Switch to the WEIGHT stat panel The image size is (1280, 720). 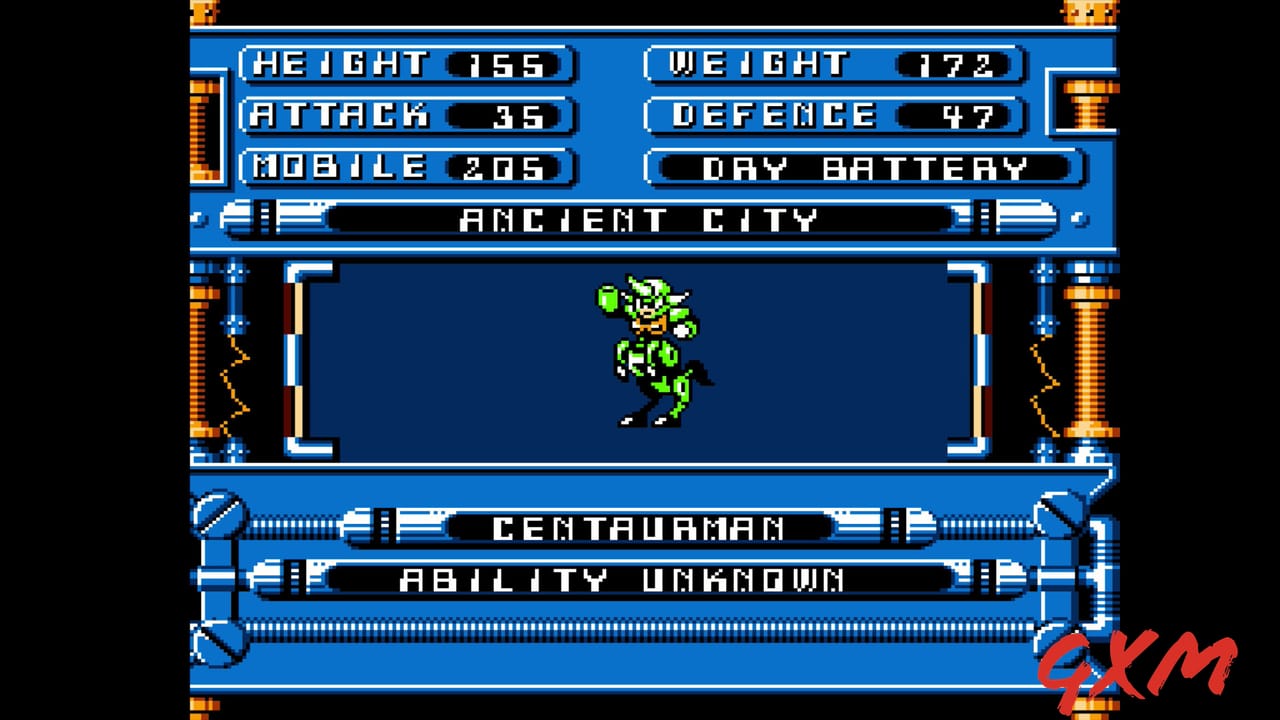[x=833, y=63]
